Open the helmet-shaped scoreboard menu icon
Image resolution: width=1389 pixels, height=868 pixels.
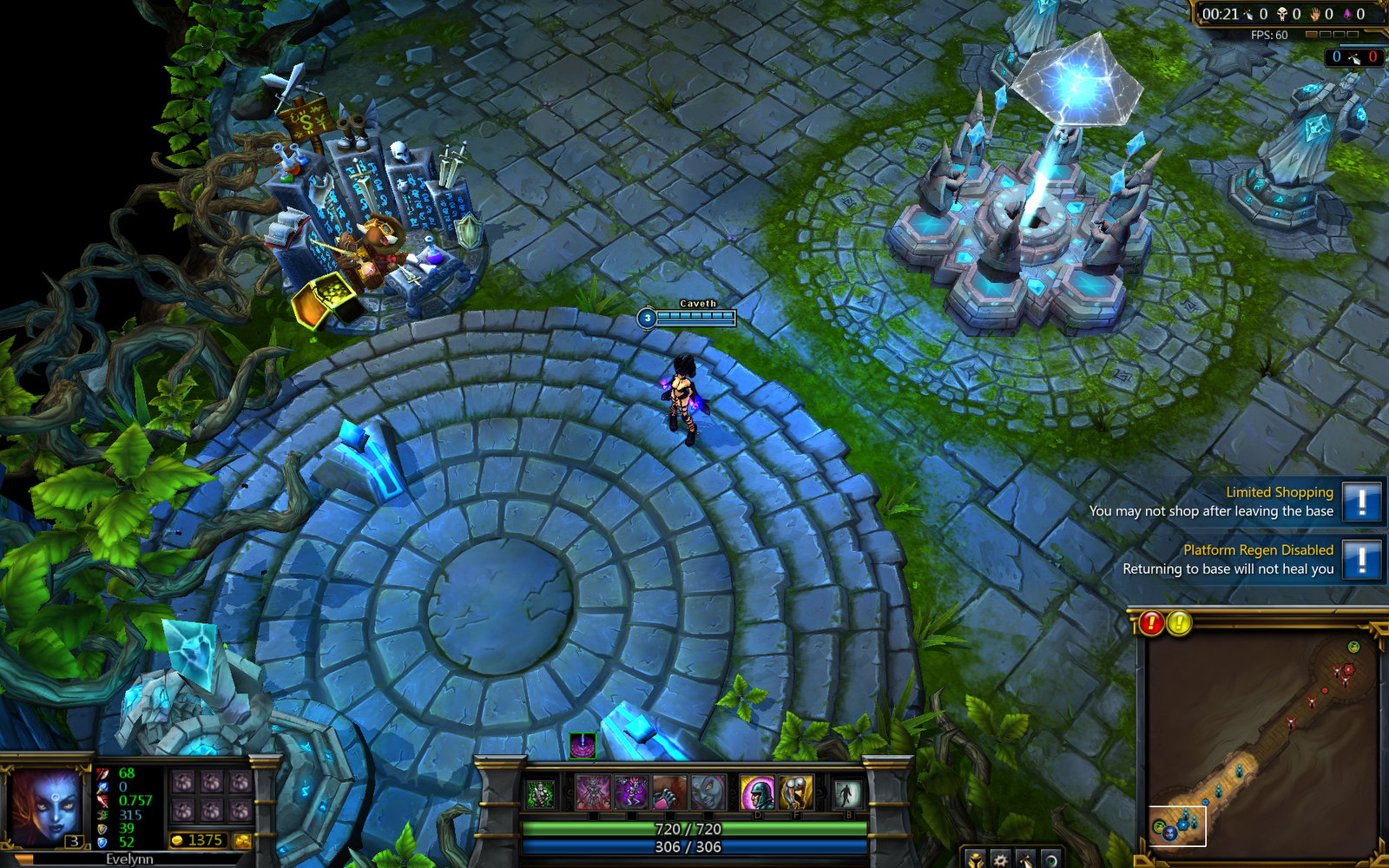tap(975, 861)
